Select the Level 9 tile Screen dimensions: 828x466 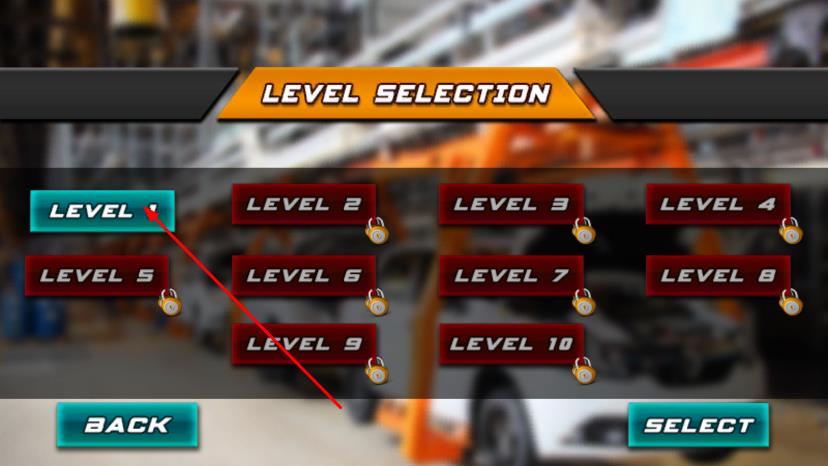coord(304,344)
